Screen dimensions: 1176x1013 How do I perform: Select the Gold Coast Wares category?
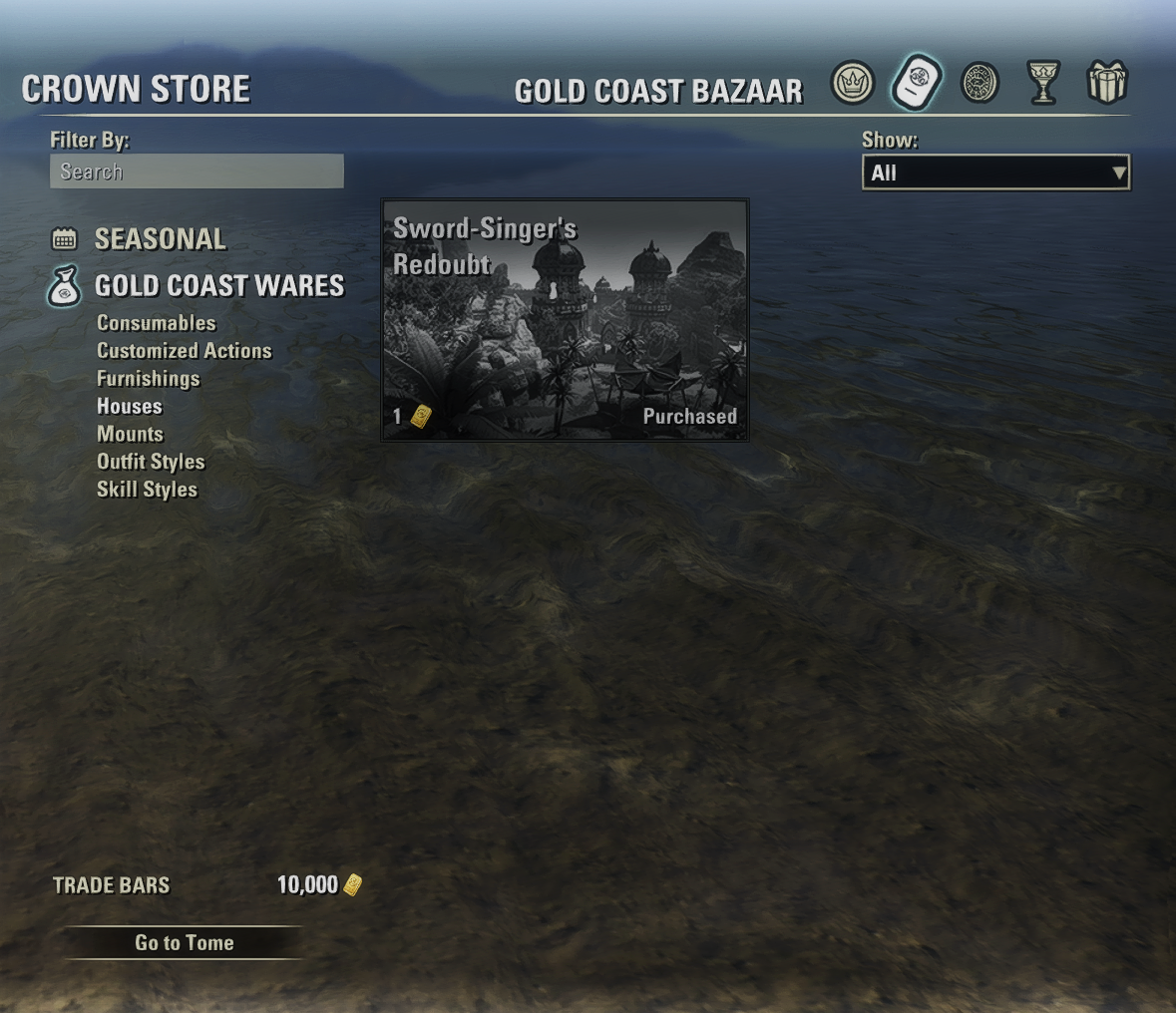(218, 286)
